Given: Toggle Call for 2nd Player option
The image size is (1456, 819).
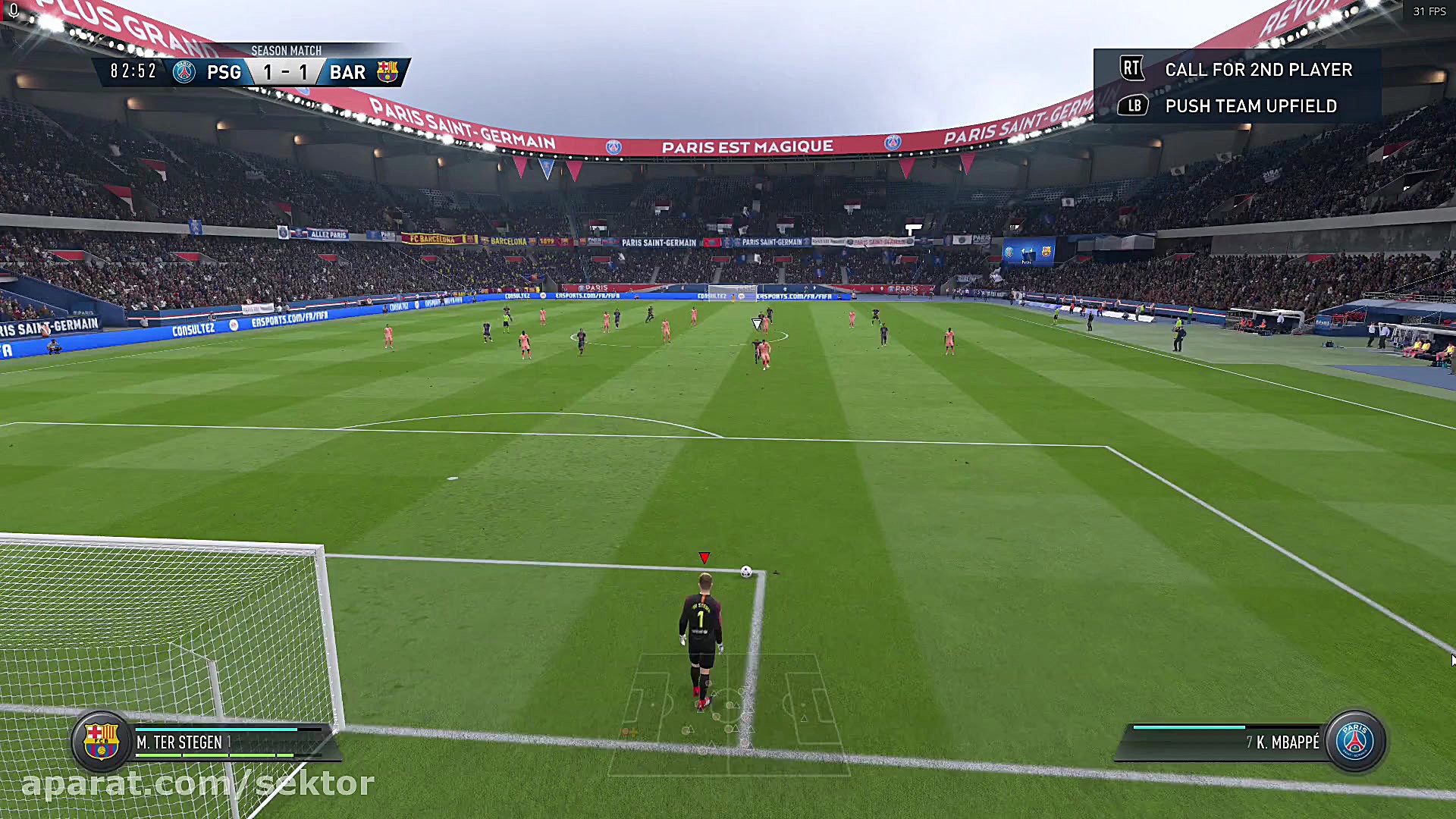Looking at the screenshot, I should pyautogui.click(x=1259, y=69).
